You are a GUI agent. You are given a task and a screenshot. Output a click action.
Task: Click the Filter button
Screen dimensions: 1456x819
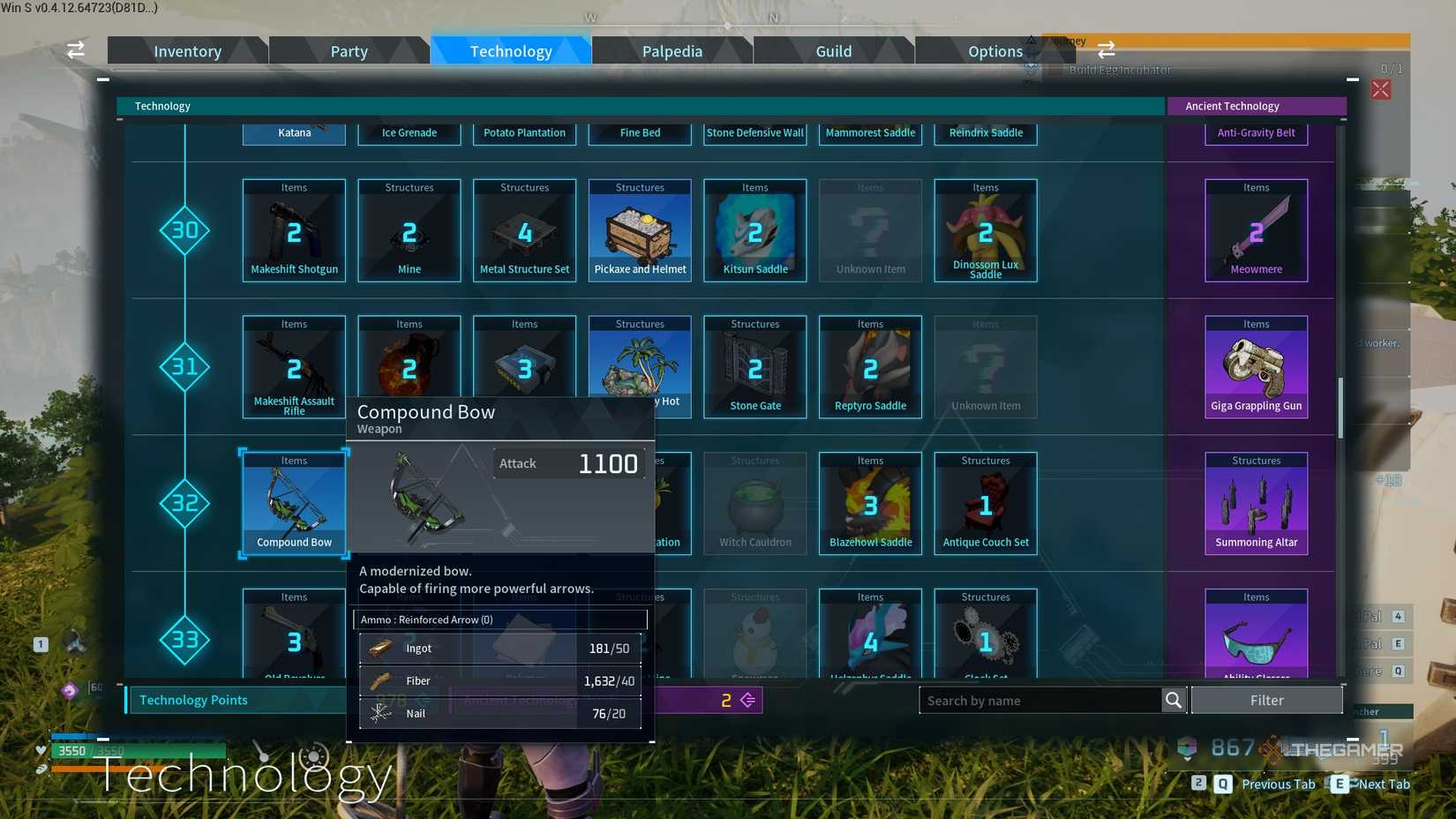tap(1267, 700)
